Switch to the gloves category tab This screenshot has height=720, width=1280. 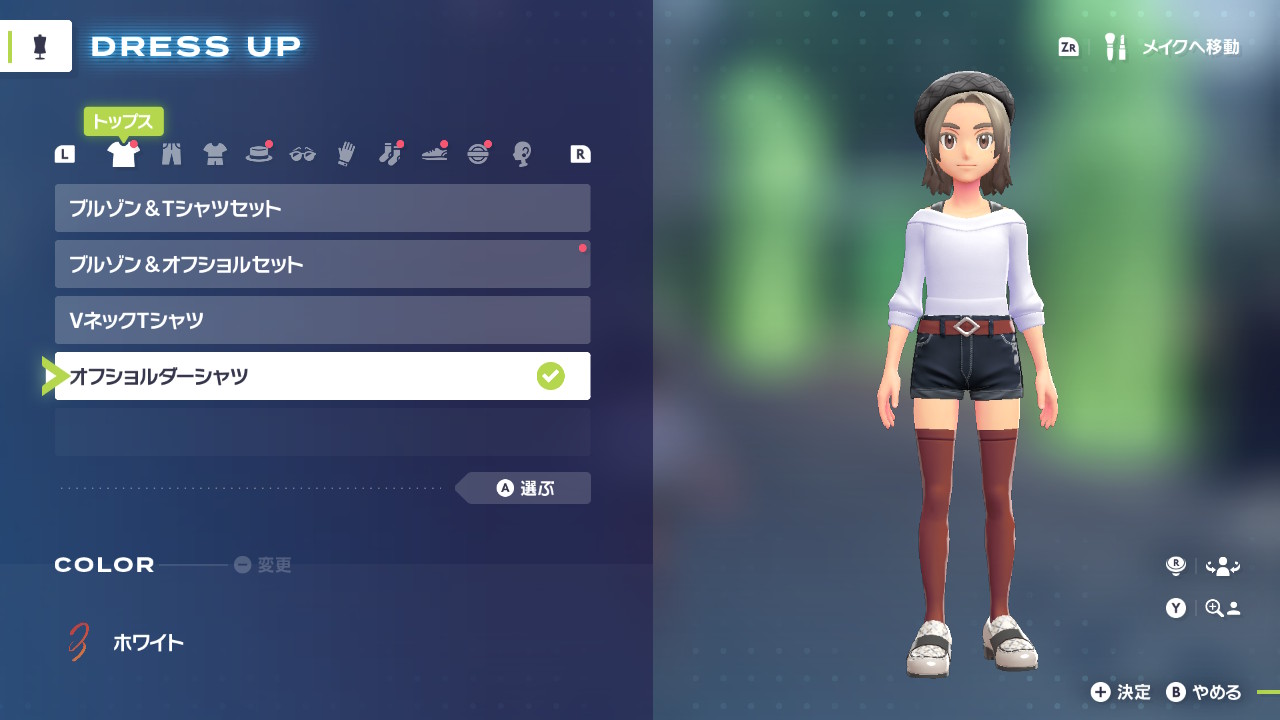pos(346,154)
